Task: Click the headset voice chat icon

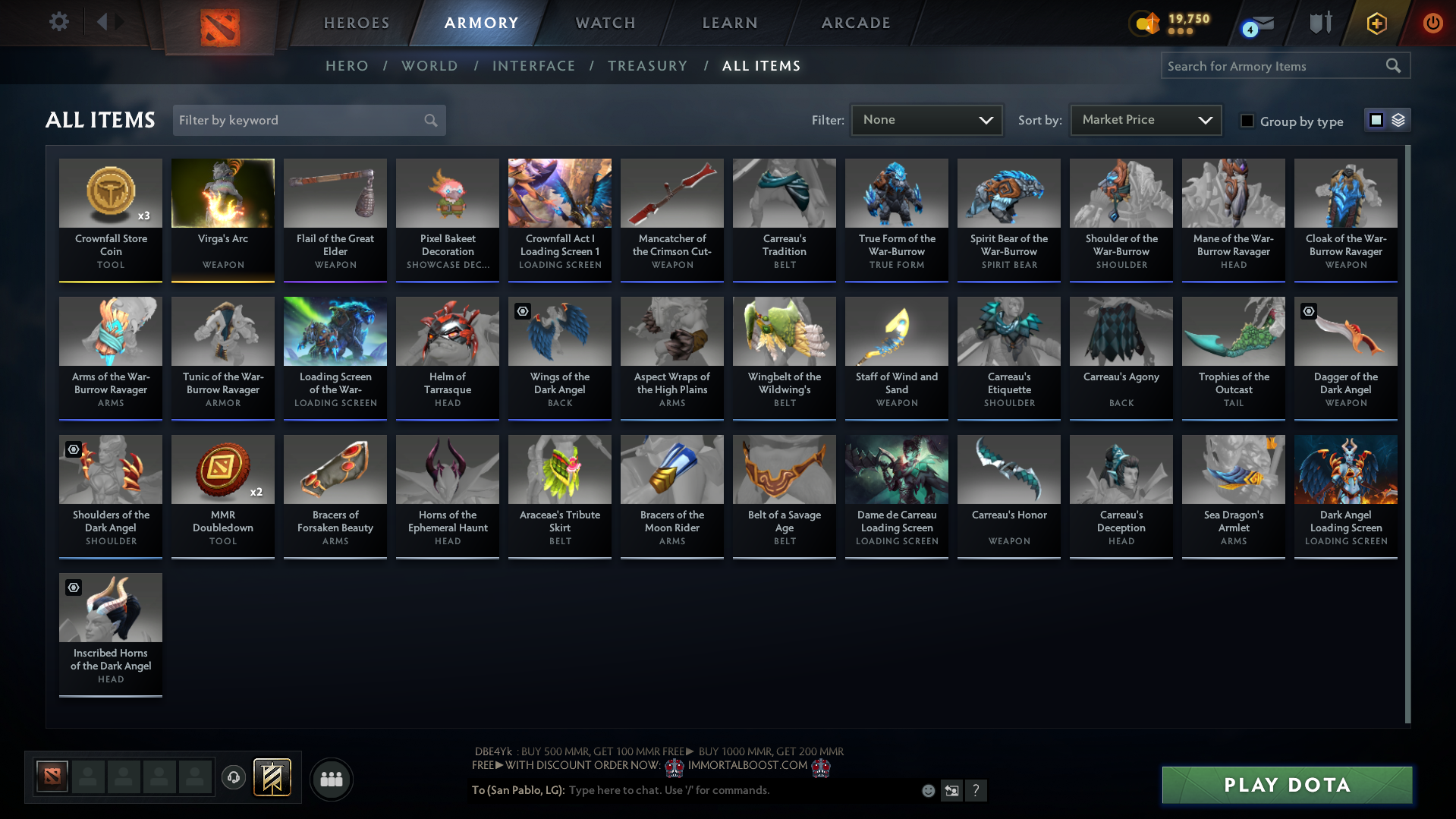Action: coord(234,779)
